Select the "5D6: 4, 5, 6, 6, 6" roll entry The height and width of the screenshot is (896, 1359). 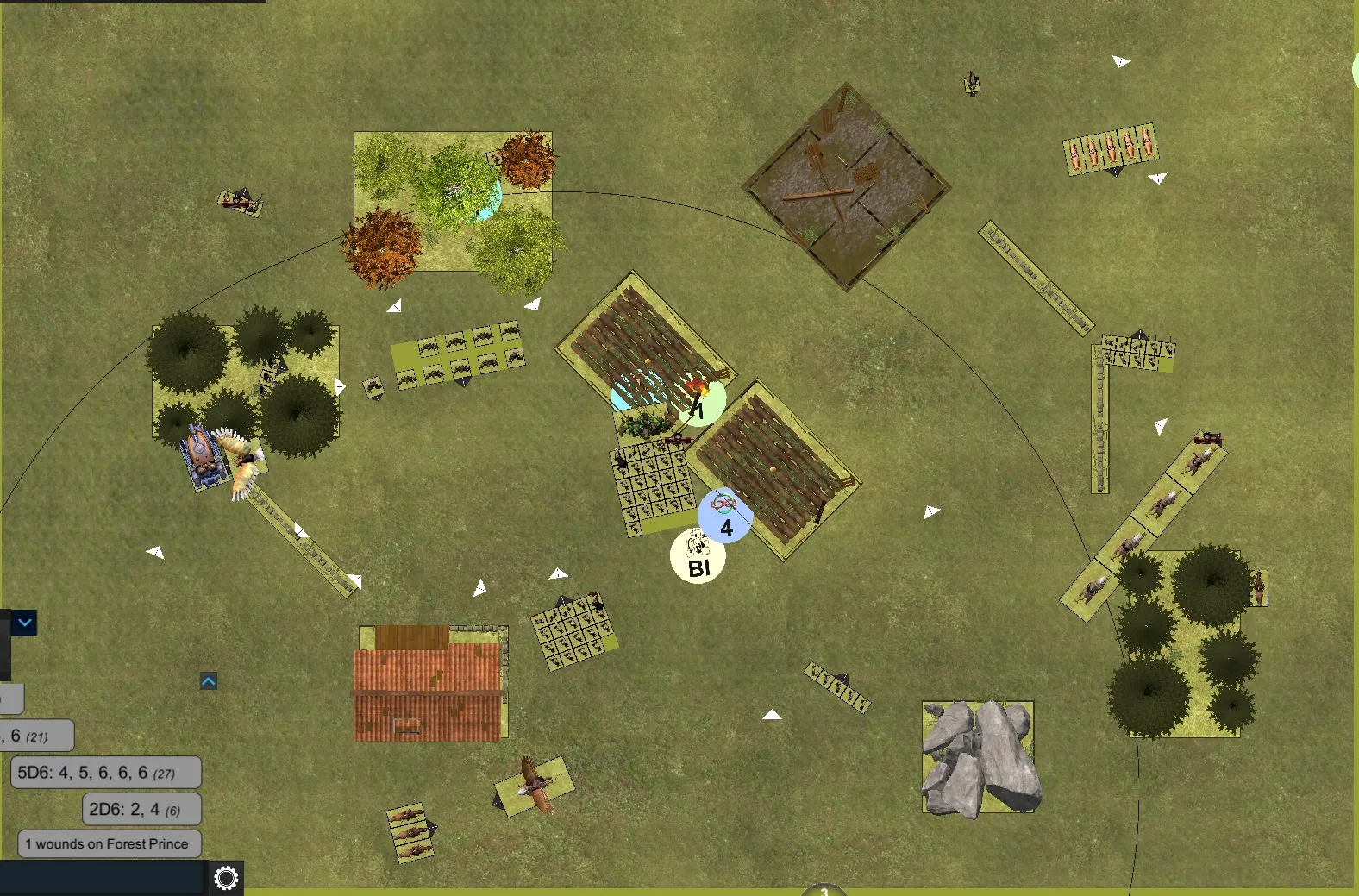(x=106, y=773)
